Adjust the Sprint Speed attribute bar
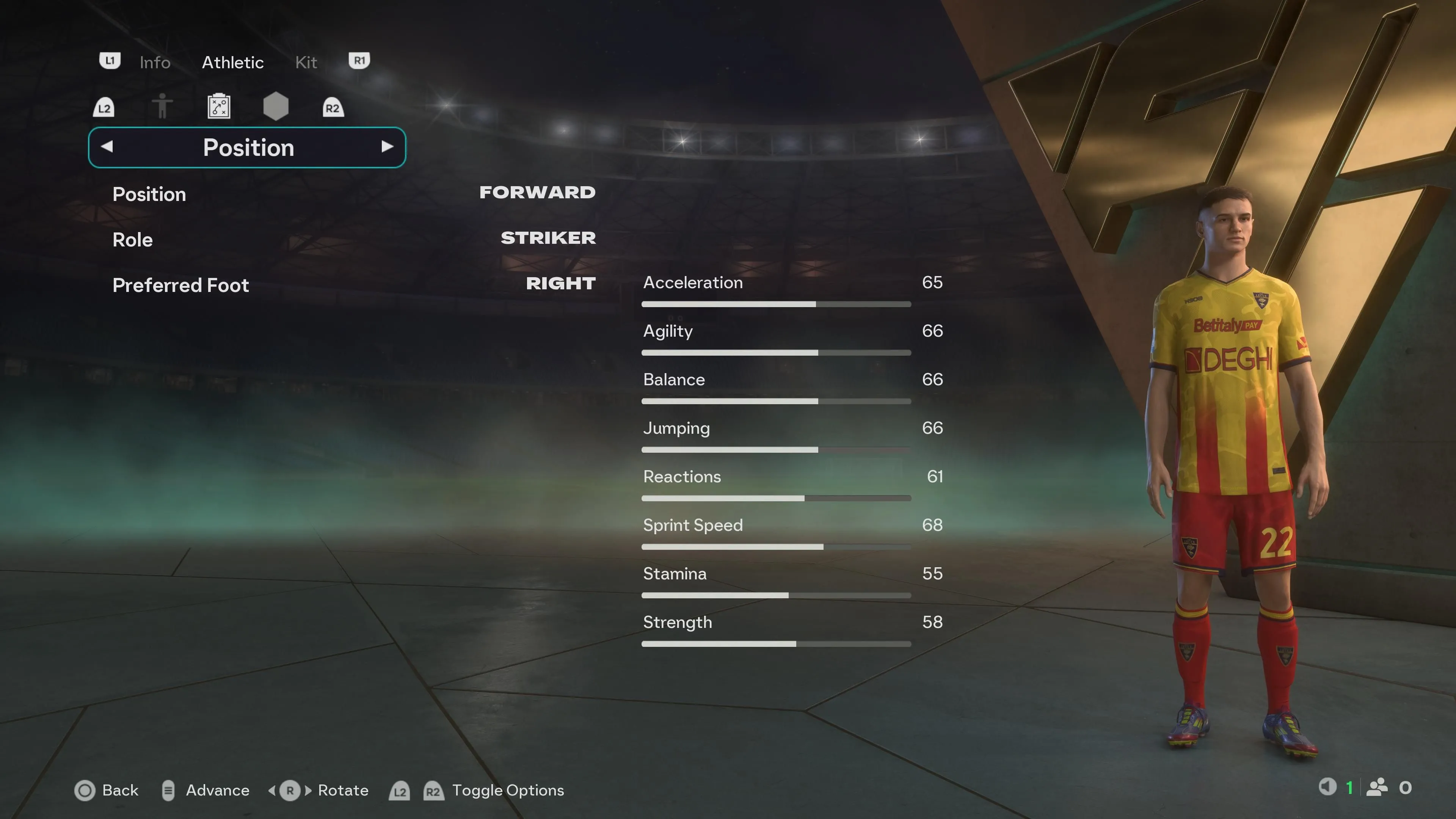Image resolution: width=1456 pixels, height=819 pixels. click(775, 547)
